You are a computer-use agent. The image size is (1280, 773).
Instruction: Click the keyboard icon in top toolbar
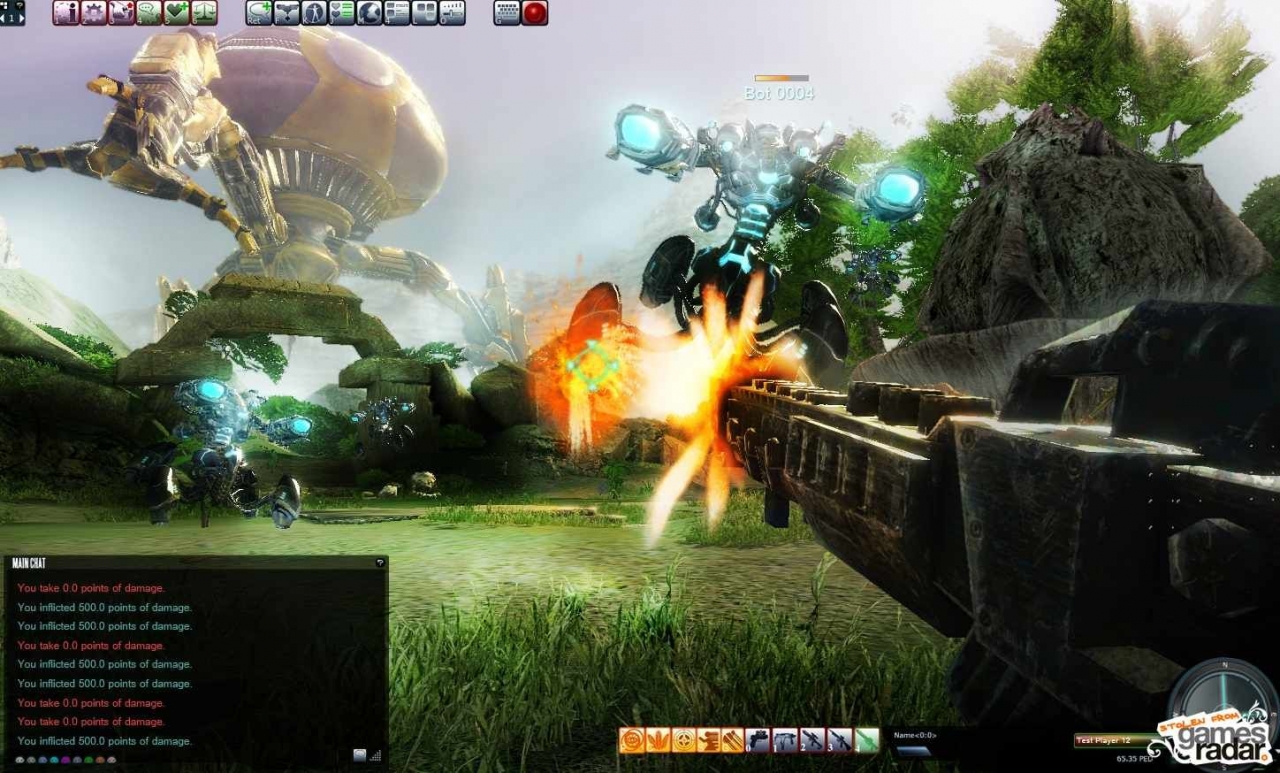coord(507,13)
